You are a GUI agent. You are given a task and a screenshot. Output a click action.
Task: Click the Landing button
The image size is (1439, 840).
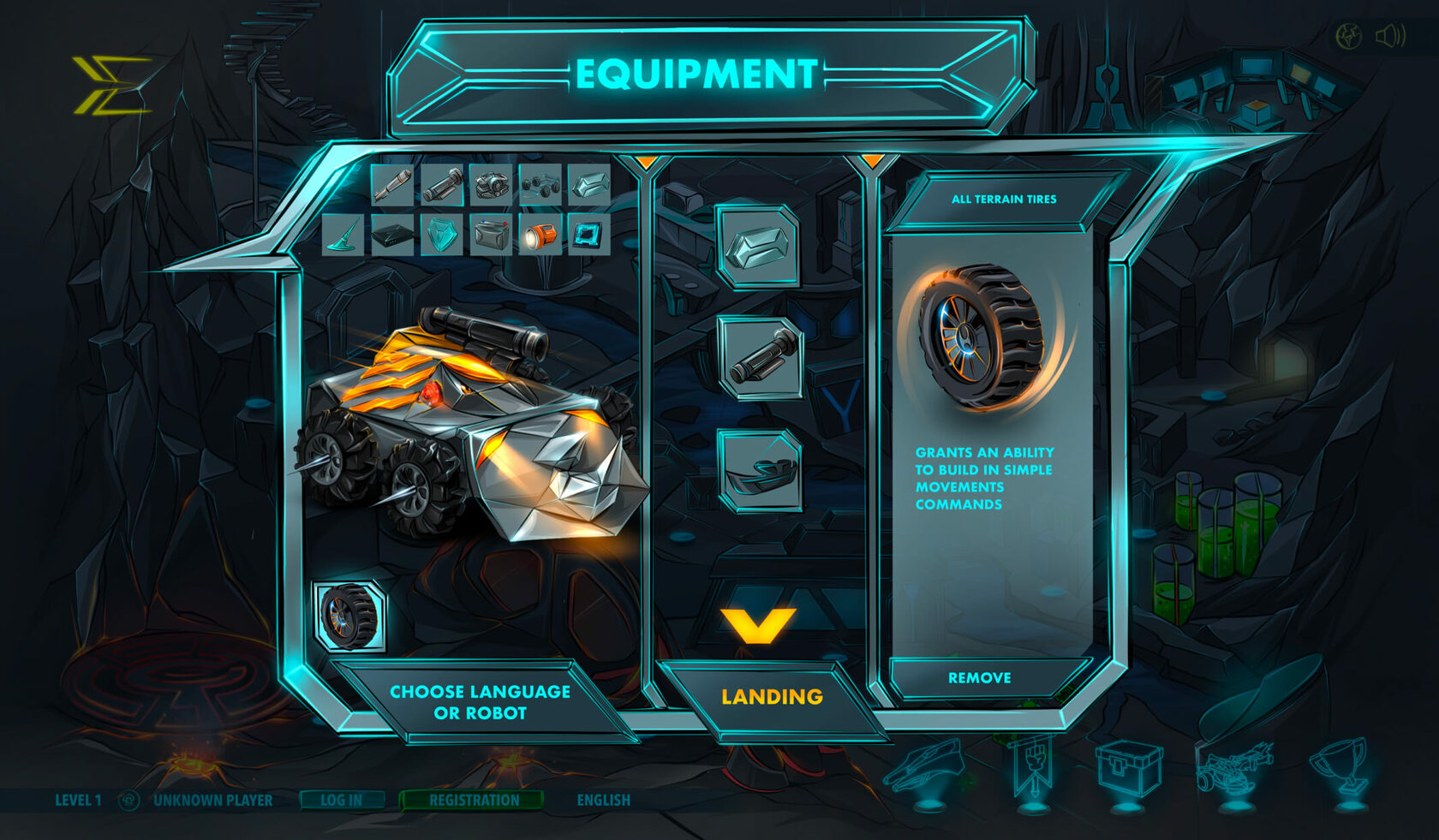[772, 697]
